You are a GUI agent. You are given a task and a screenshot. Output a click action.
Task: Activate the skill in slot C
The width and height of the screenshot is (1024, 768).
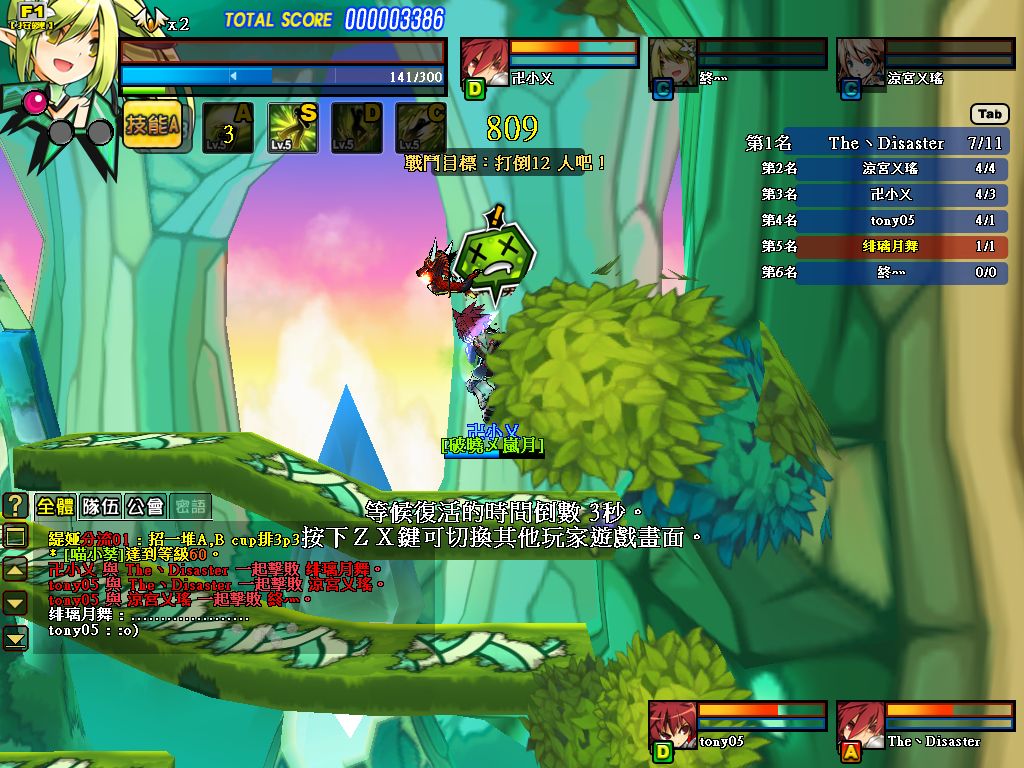[x=421, y=128]
